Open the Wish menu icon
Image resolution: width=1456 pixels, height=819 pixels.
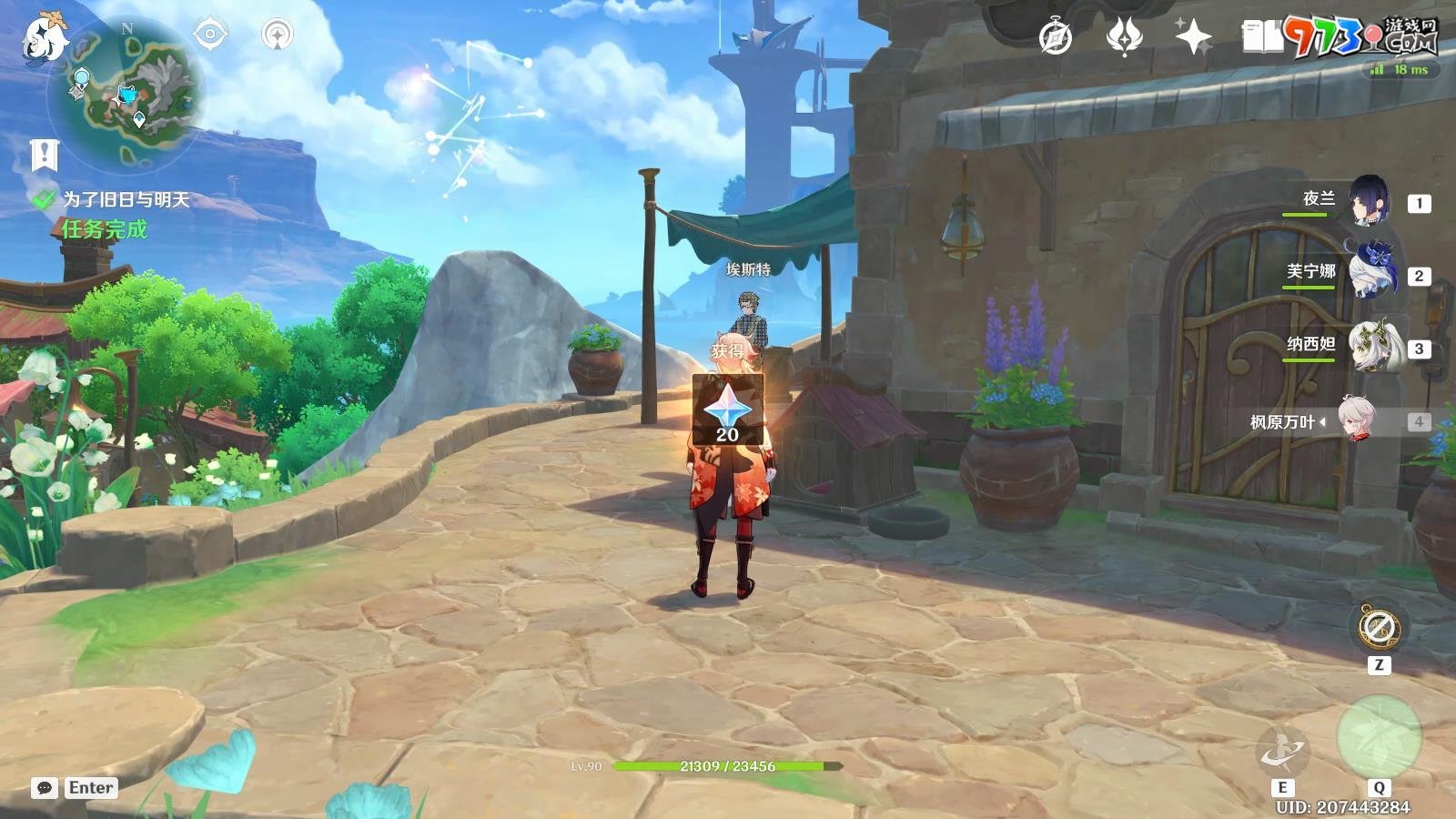(1124, 37)
